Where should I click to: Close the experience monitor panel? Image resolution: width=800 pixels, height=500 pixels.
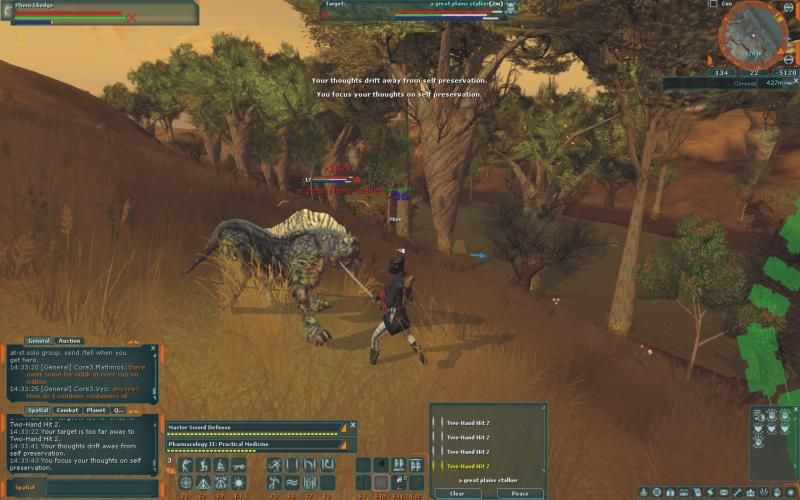[351, 425]
